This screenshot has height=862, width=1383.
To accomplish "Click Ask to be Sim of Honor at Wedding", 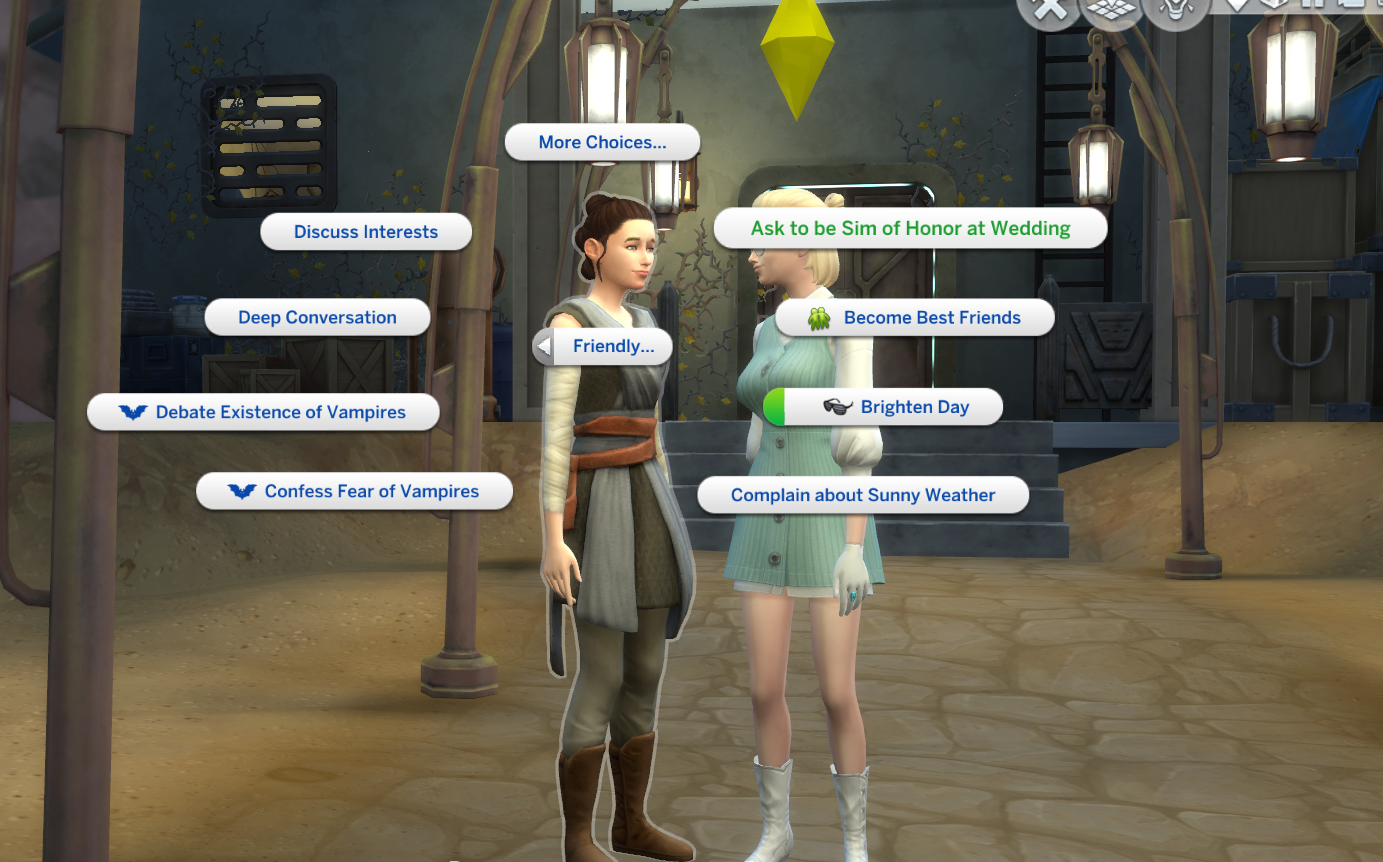I will (910, 228).
